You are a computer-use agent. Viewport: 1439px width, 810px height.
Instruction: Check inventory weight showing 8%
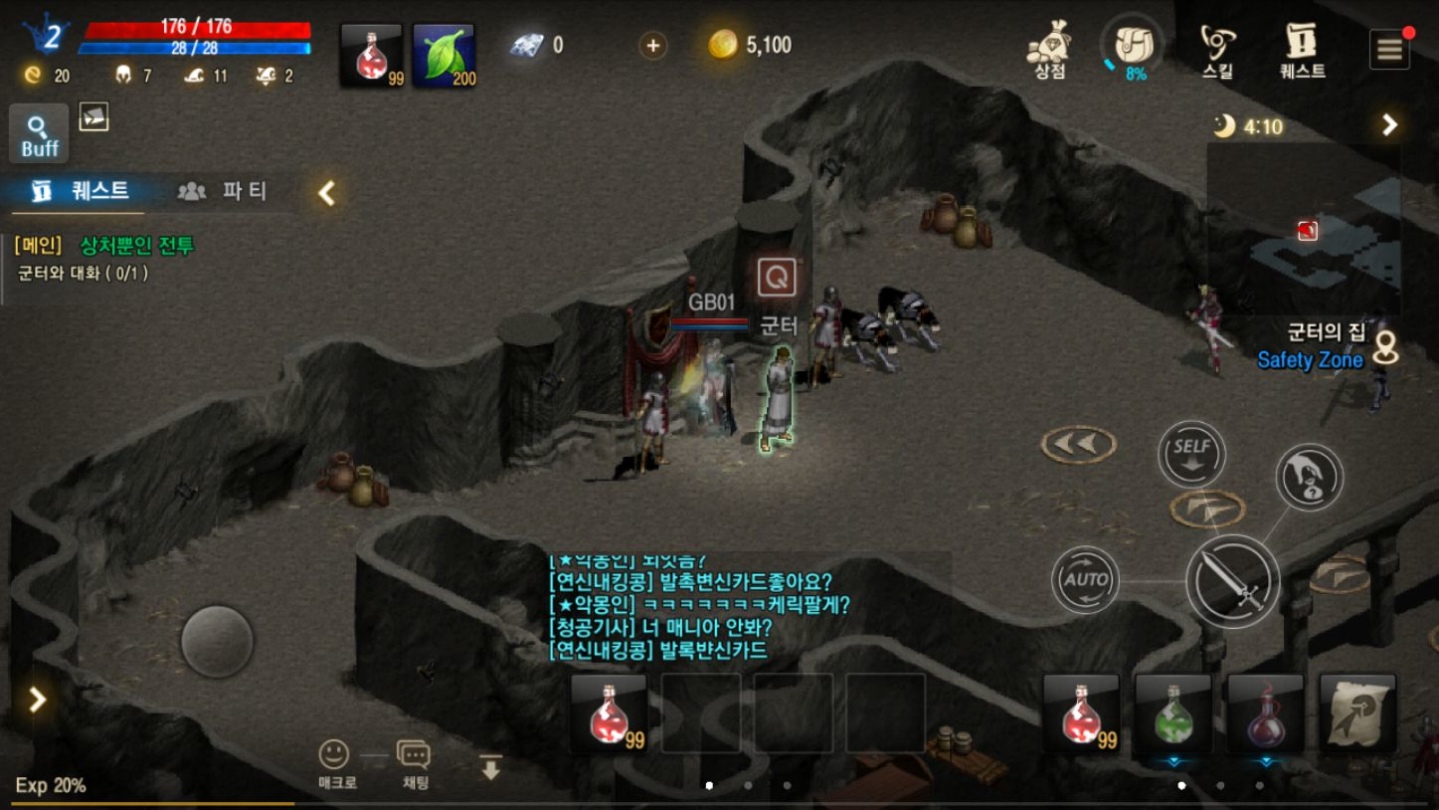click(1130, 44)
